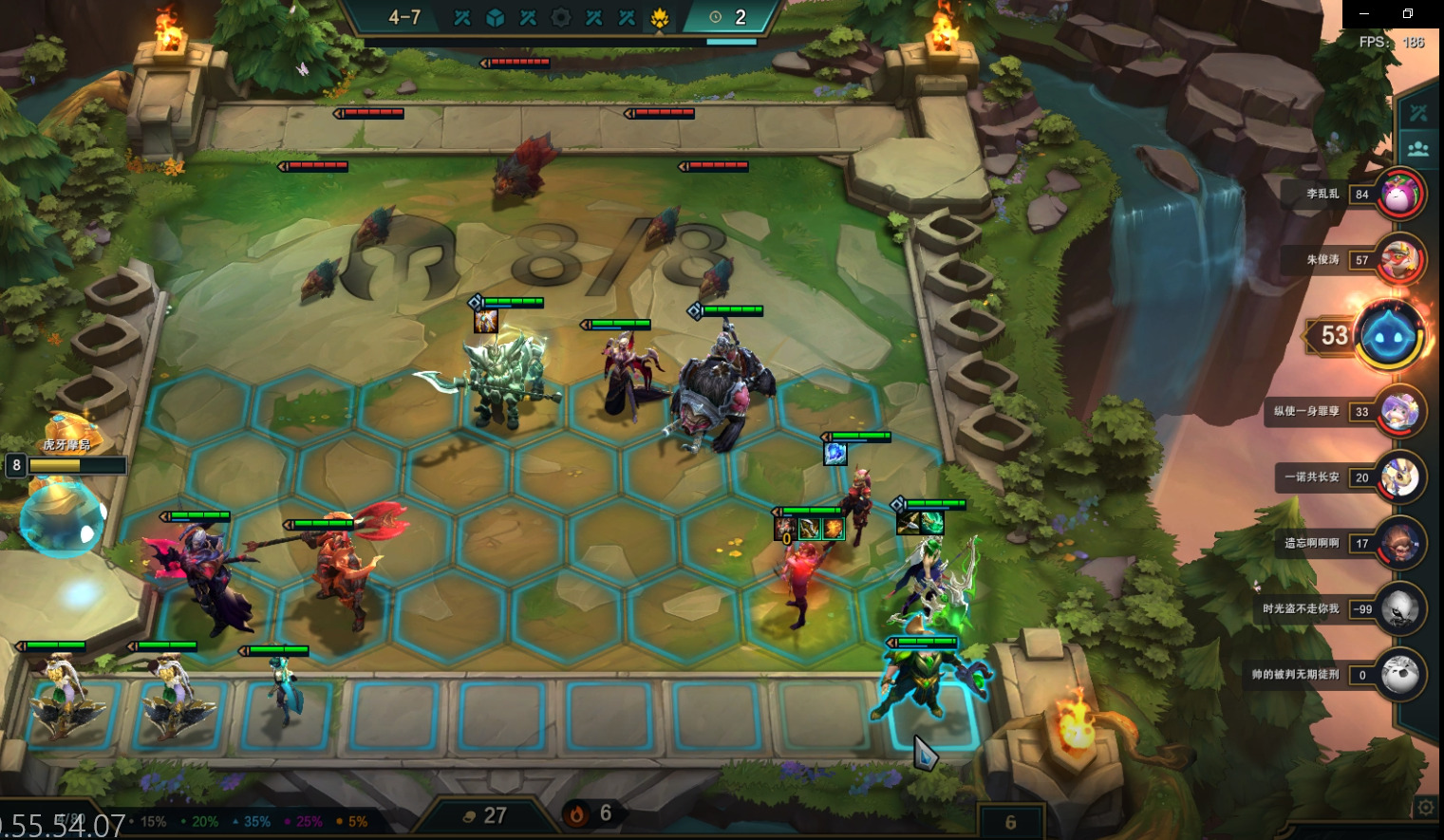This screenshot has width=1444, height=840.
Task: Switch to the players list tab
Action: click(x=1418, y=148)
